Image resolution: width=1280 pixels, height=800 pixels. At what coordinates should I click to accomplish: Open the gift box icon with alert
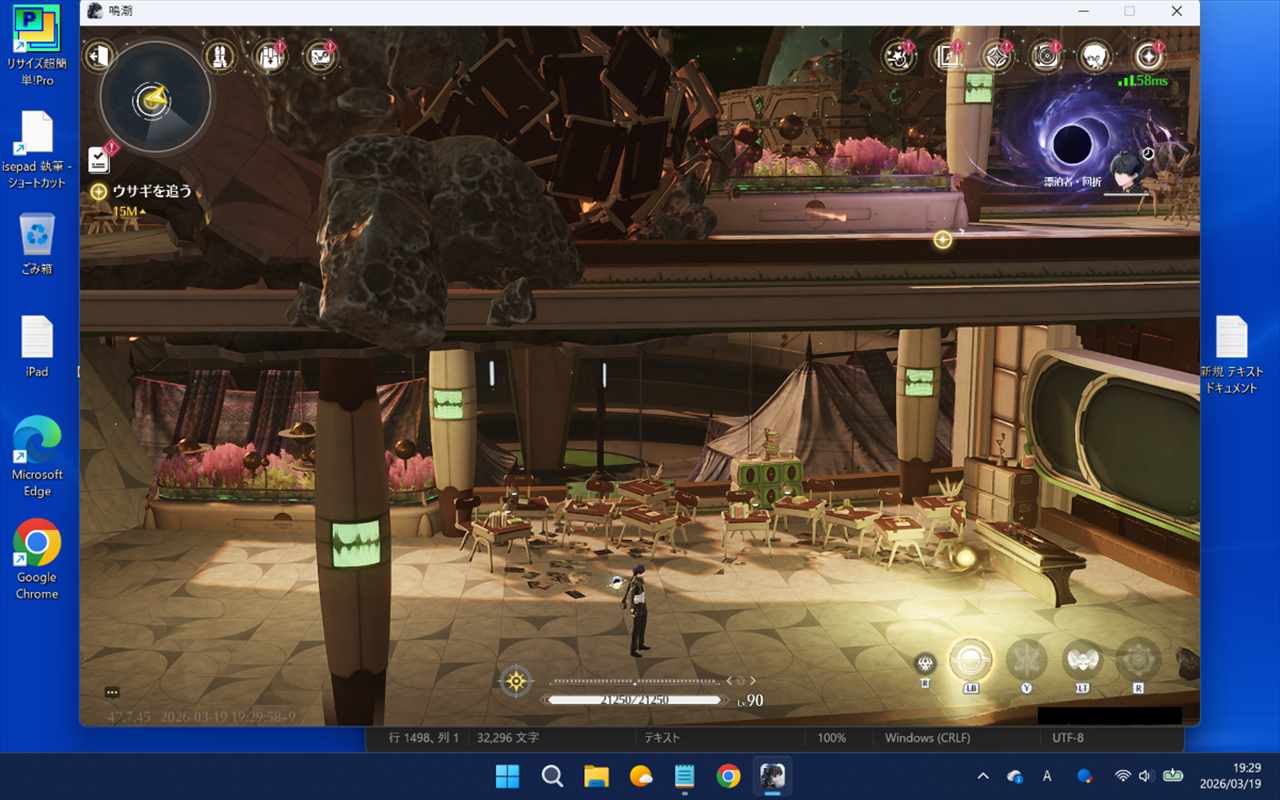coord(270,56)
